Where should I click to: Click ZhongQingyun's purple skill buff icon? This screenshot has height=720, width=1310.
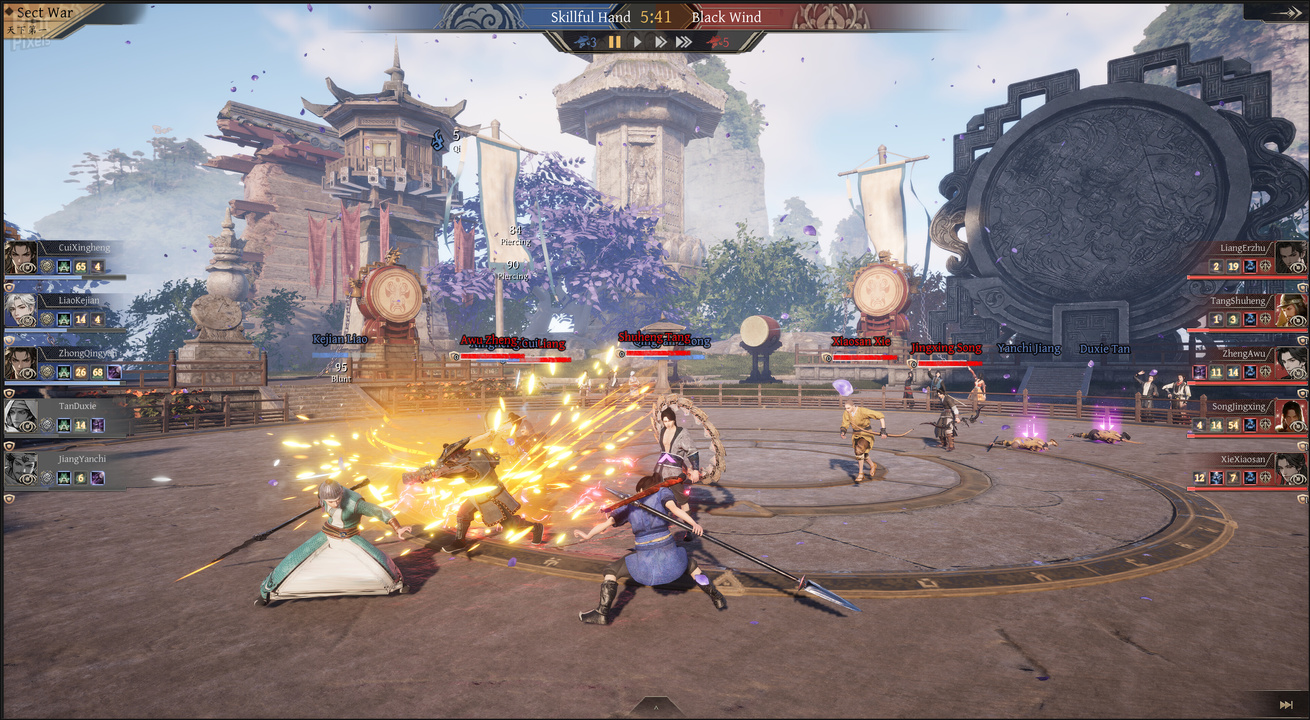click(x=112, y=372)
